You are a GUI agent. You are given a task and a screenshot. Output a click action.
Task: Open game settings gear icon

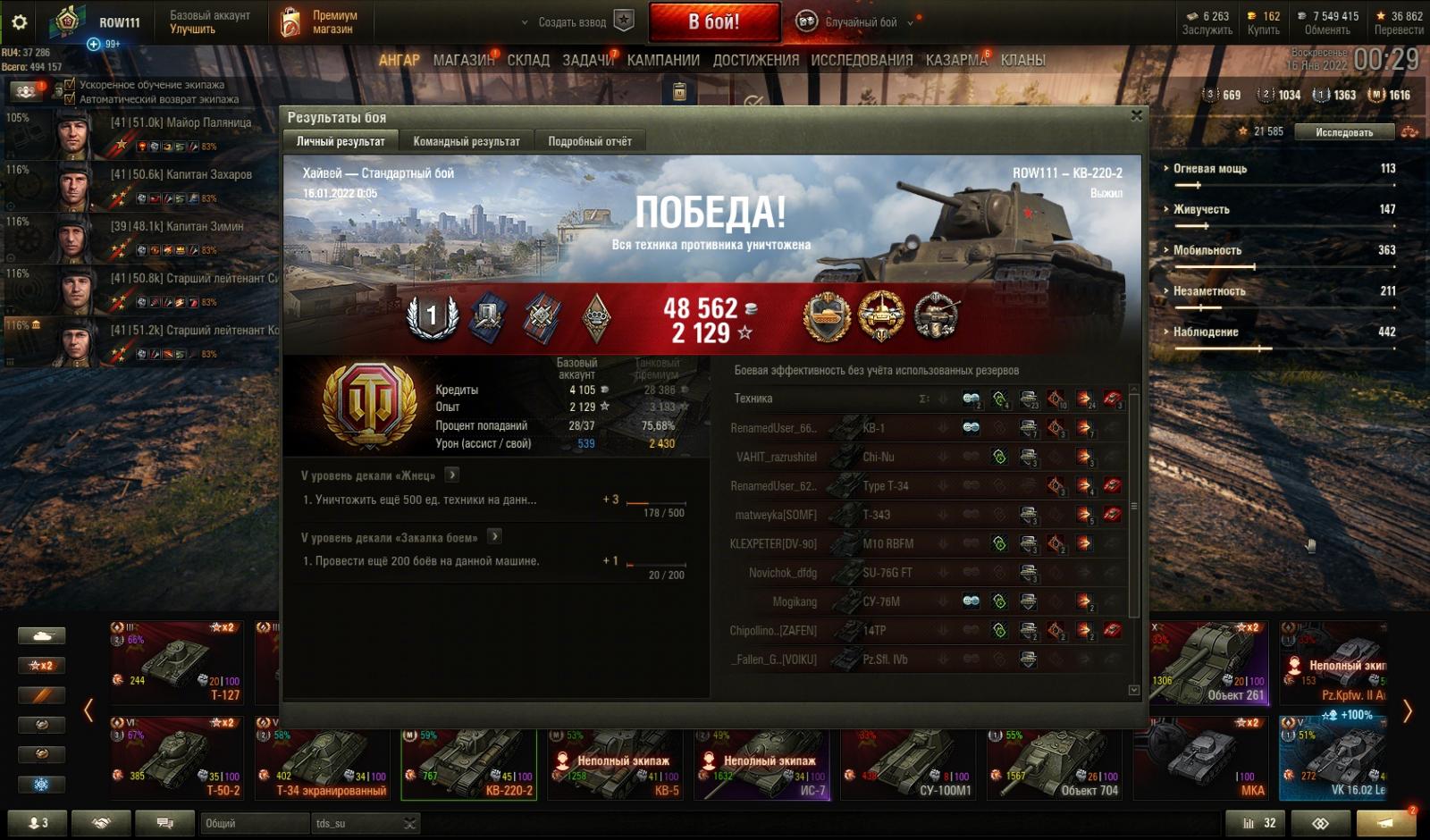(x=19, y=22)
